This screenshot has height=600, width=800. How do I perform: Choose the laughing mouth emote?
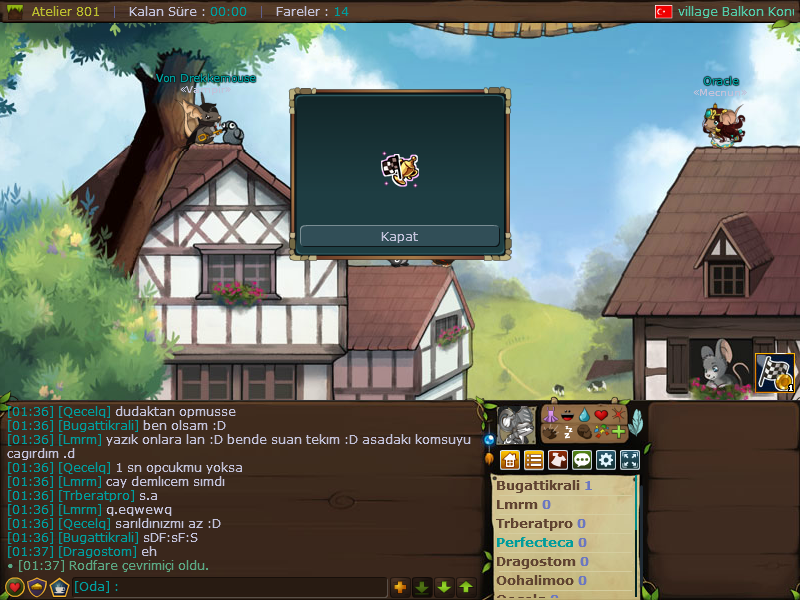[566, 415]
